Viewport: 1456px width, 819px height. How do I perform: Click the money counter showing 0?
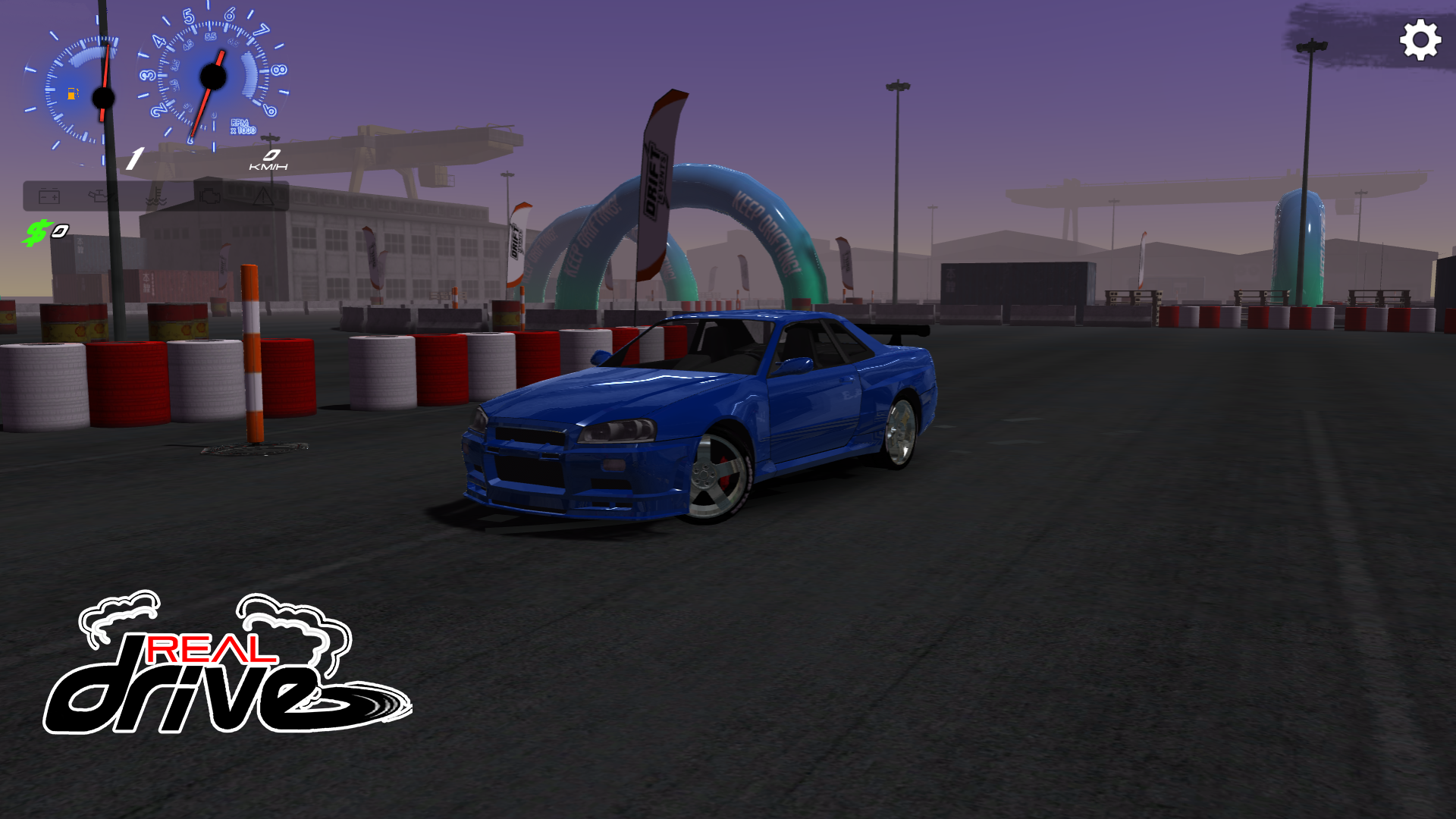[61, 230]
